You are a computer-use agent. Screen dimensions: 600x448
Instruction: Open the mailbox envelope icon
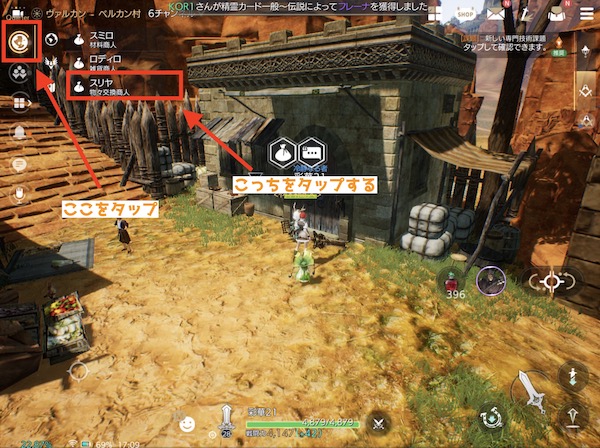tap(497, 13)
